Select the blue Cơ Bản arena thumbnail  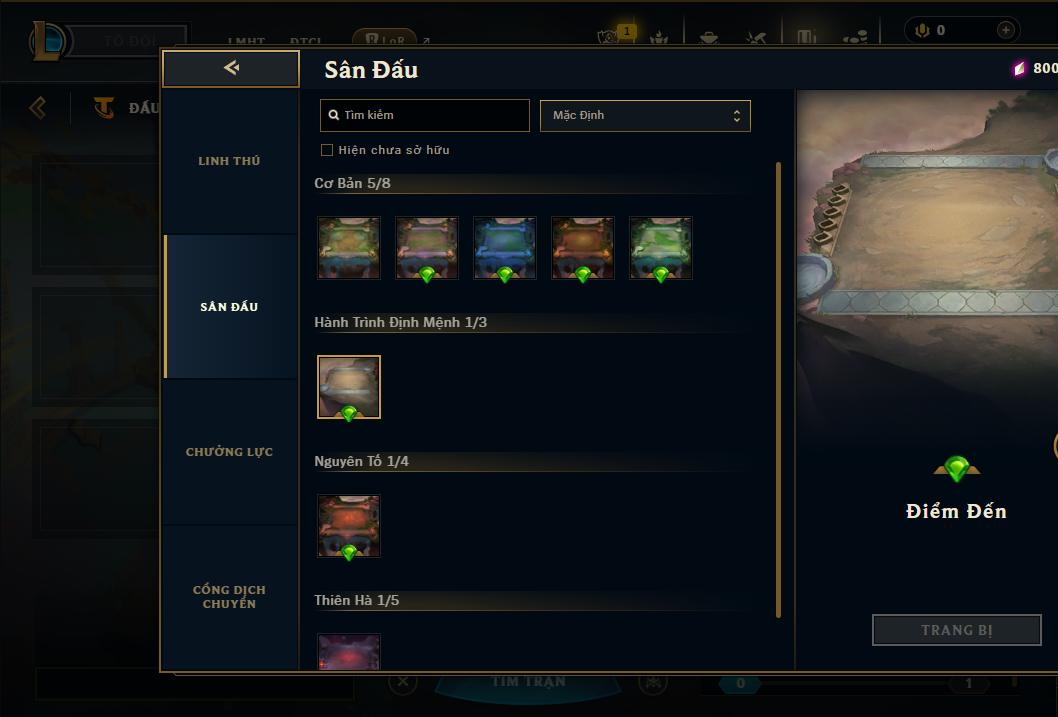pyautogui.click(x=505, y=248)
